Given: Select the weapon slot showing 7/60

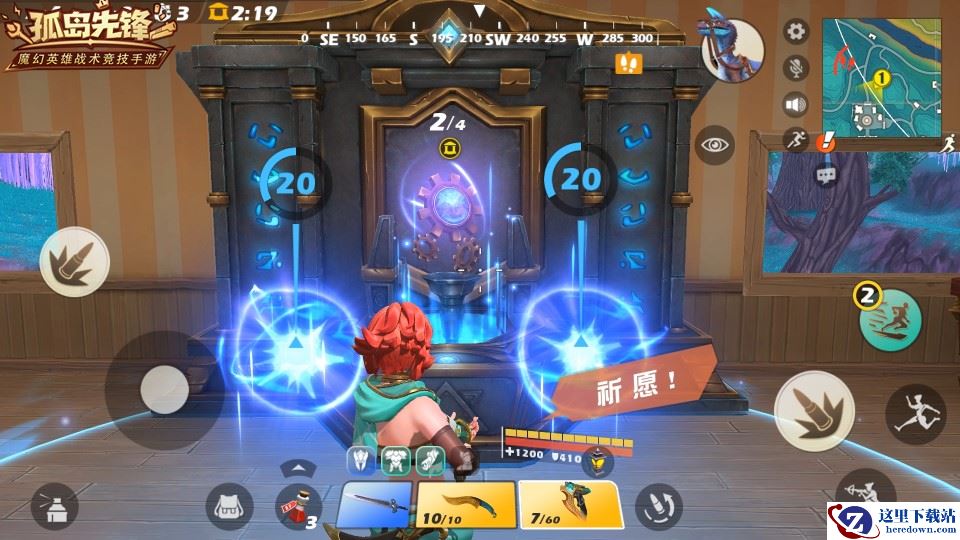Looking at the screenshot, I should tap(570, 504).
